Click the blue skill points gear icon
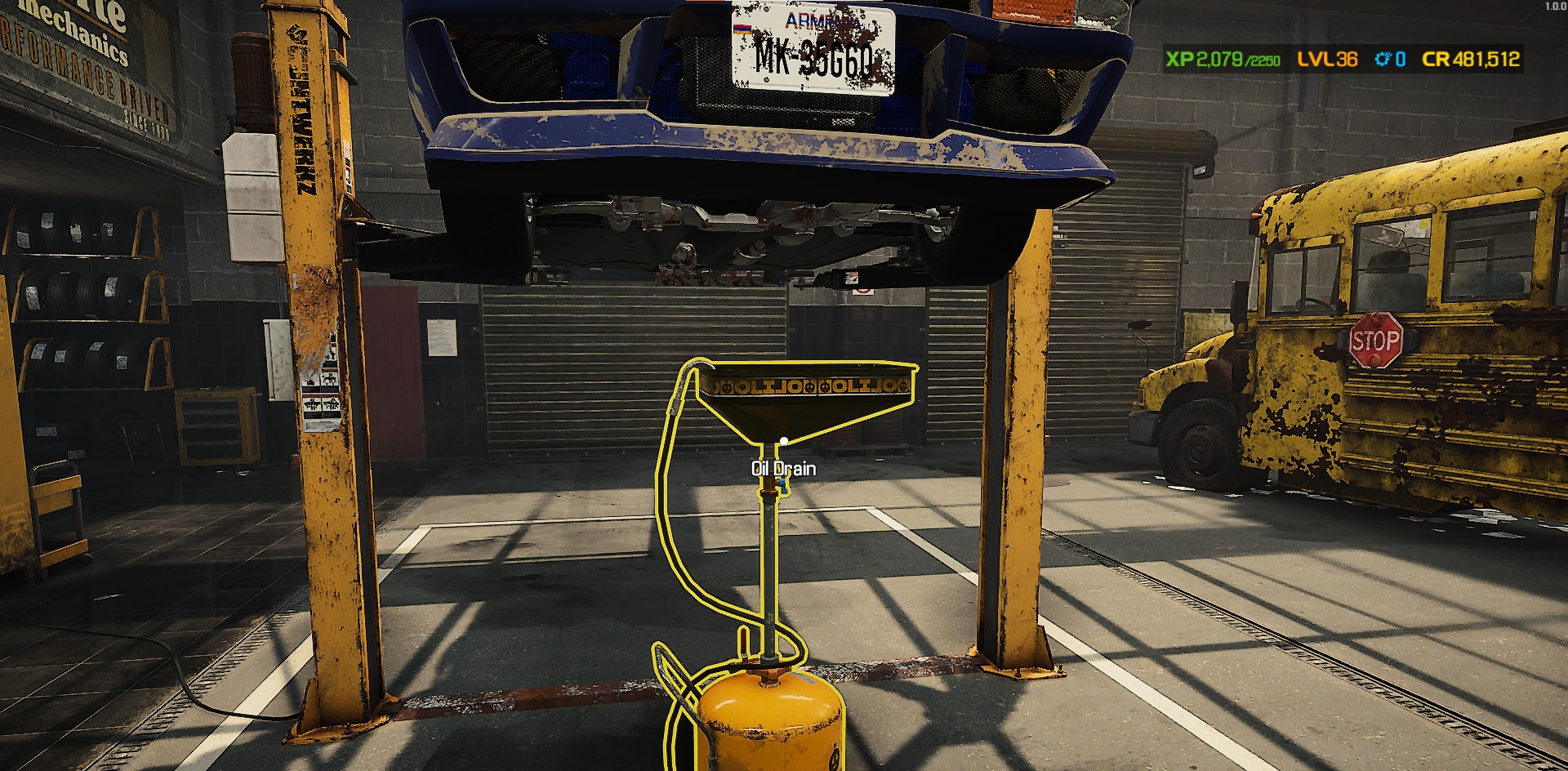Screen dimensions: 1568x771 point(1381,58)
